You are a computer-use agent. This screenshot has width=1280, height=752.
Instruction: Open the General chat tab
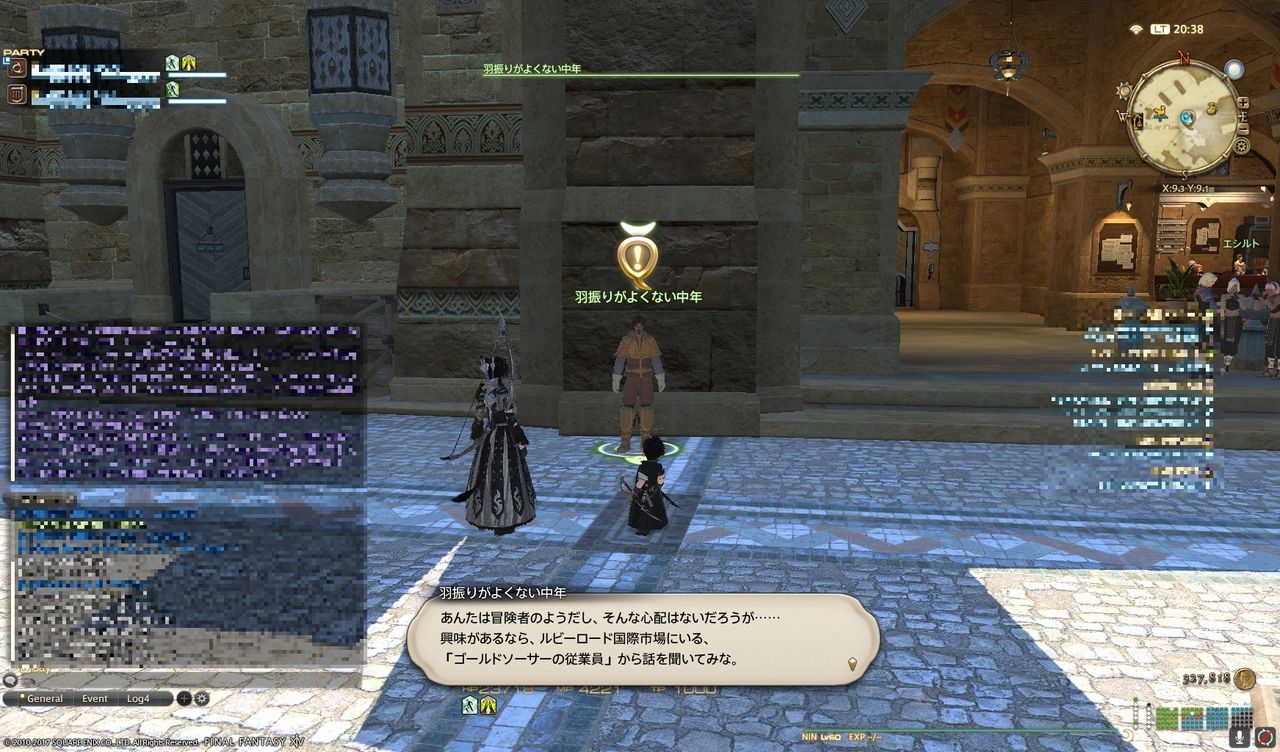tap(45, 699)
